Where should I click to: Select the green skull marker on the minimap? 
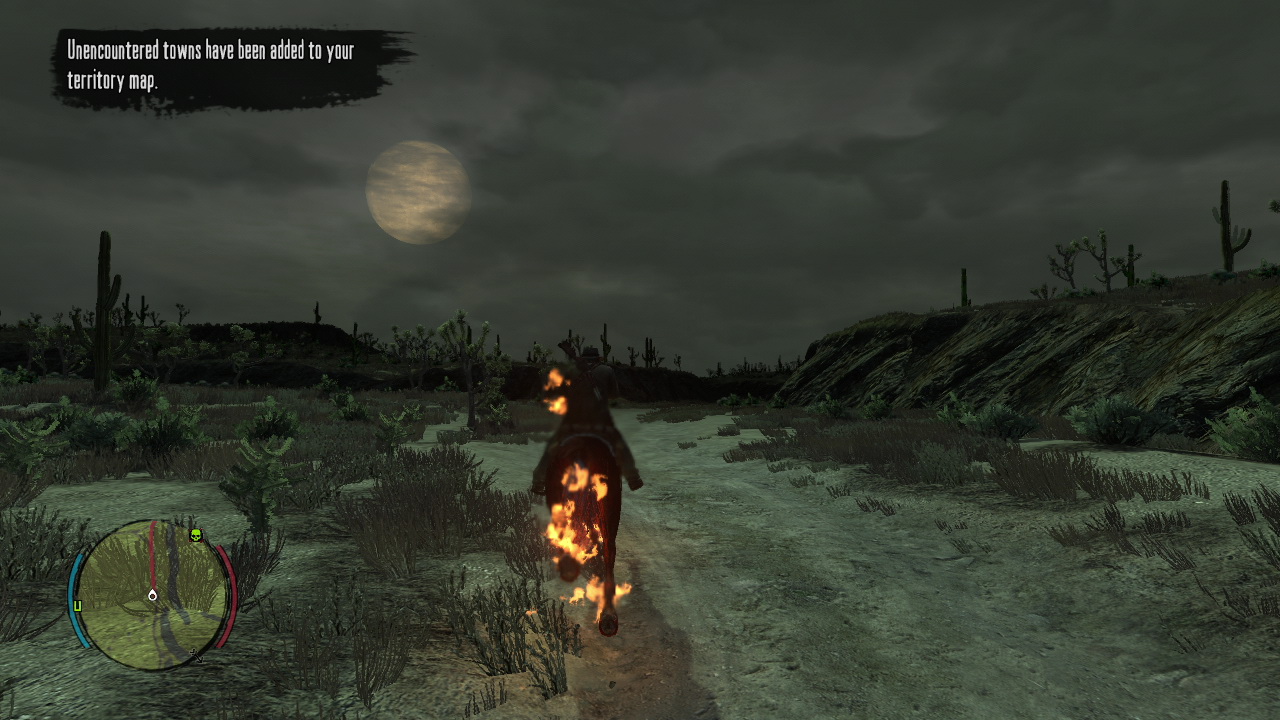click(x=195, y=535)
